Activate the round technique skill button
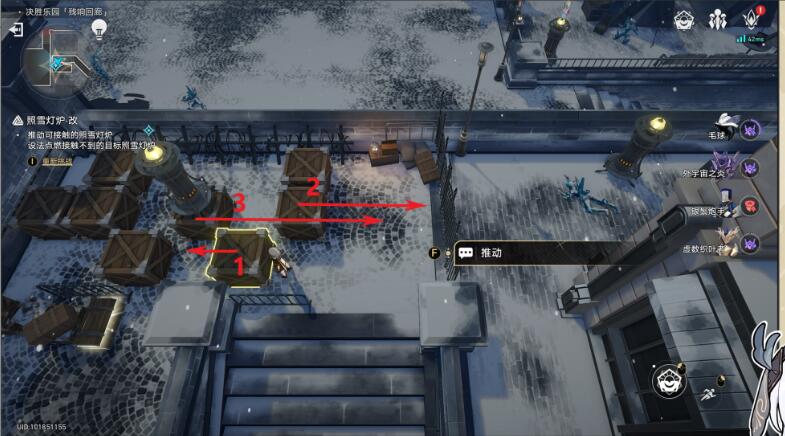Image resolution: width=785 pixels, height=436 pixels. [669, 380]
